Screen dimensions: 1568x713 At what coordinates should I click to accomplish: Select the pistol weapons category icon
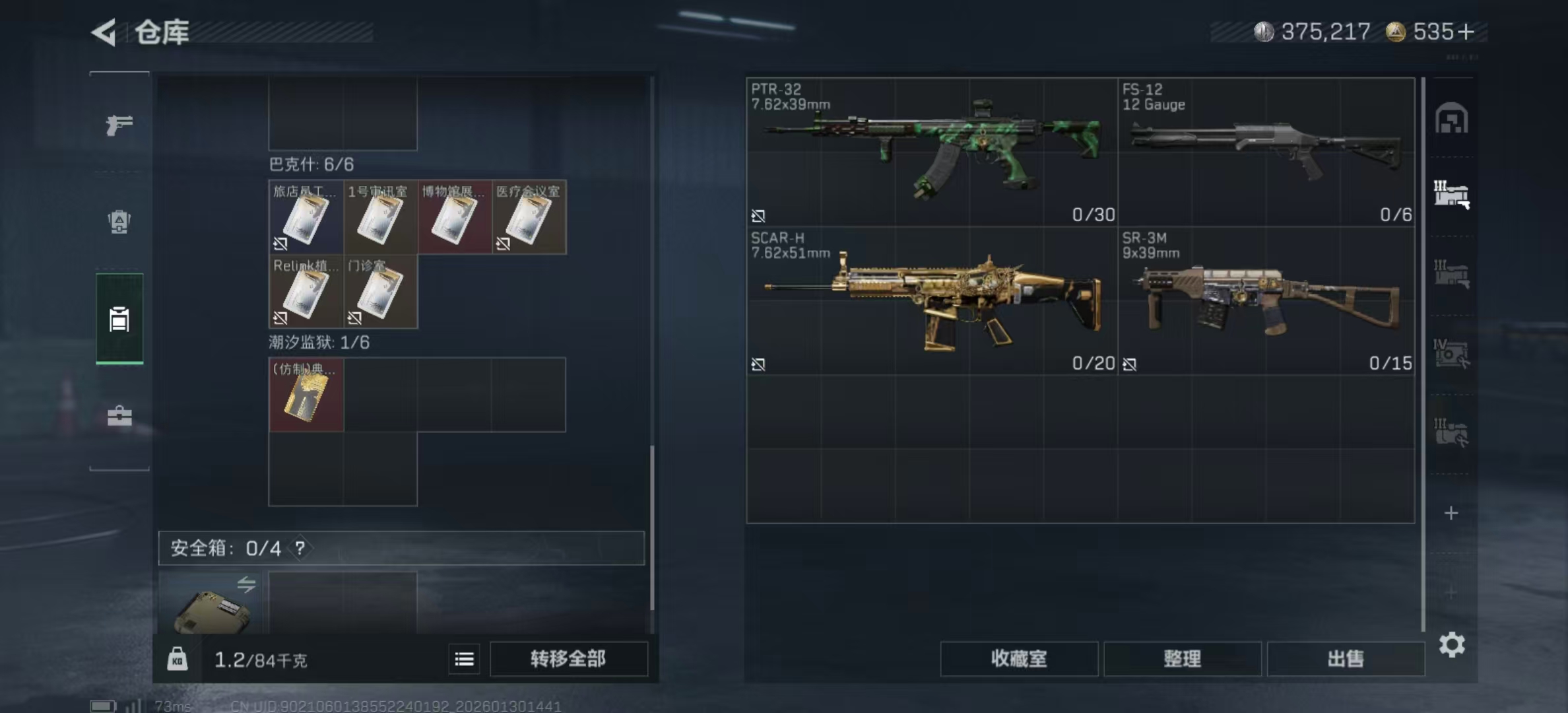pos(119,125)
